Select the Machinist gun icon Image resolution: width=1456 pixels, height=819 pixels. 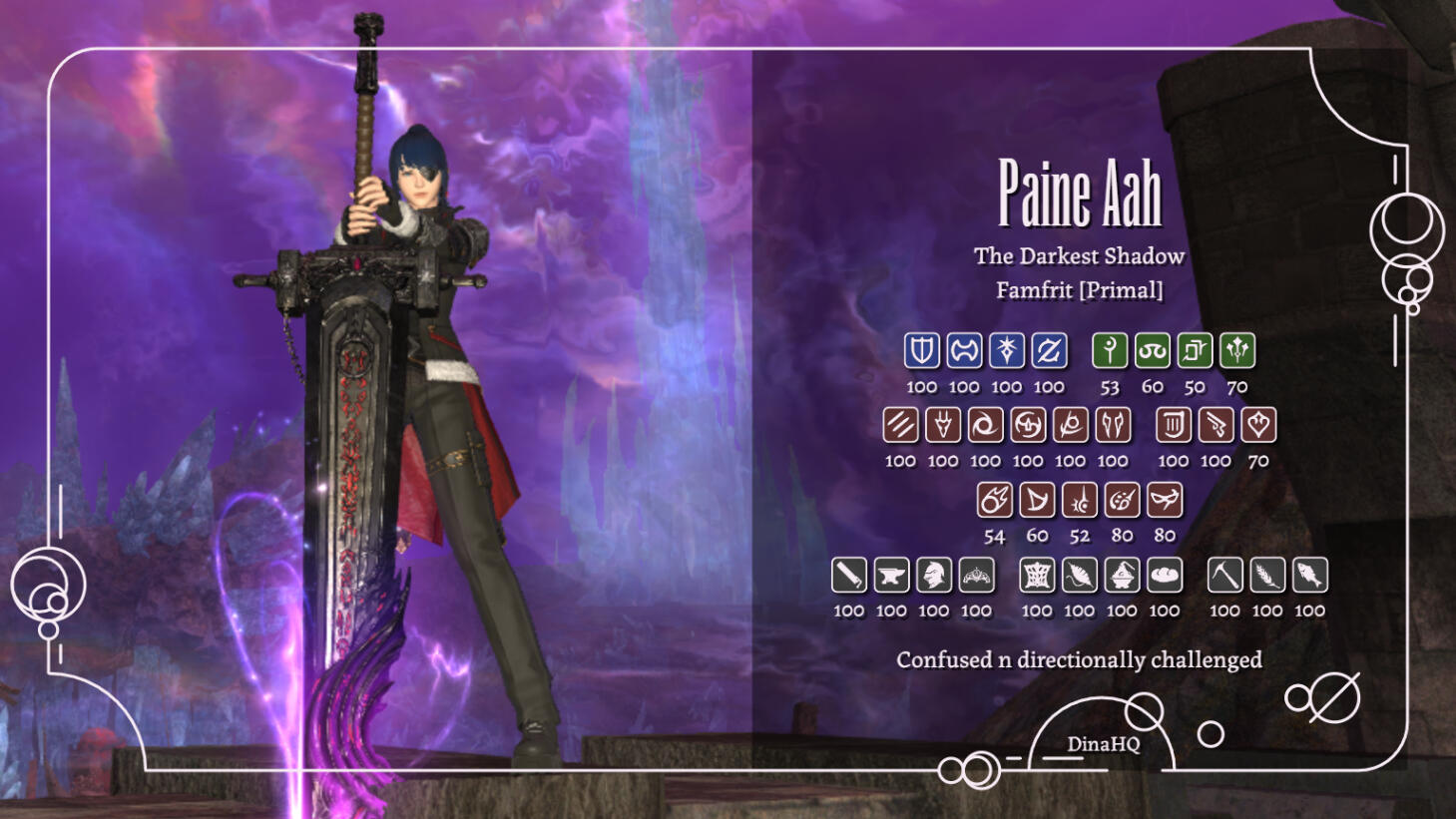tap(1215, 425)
